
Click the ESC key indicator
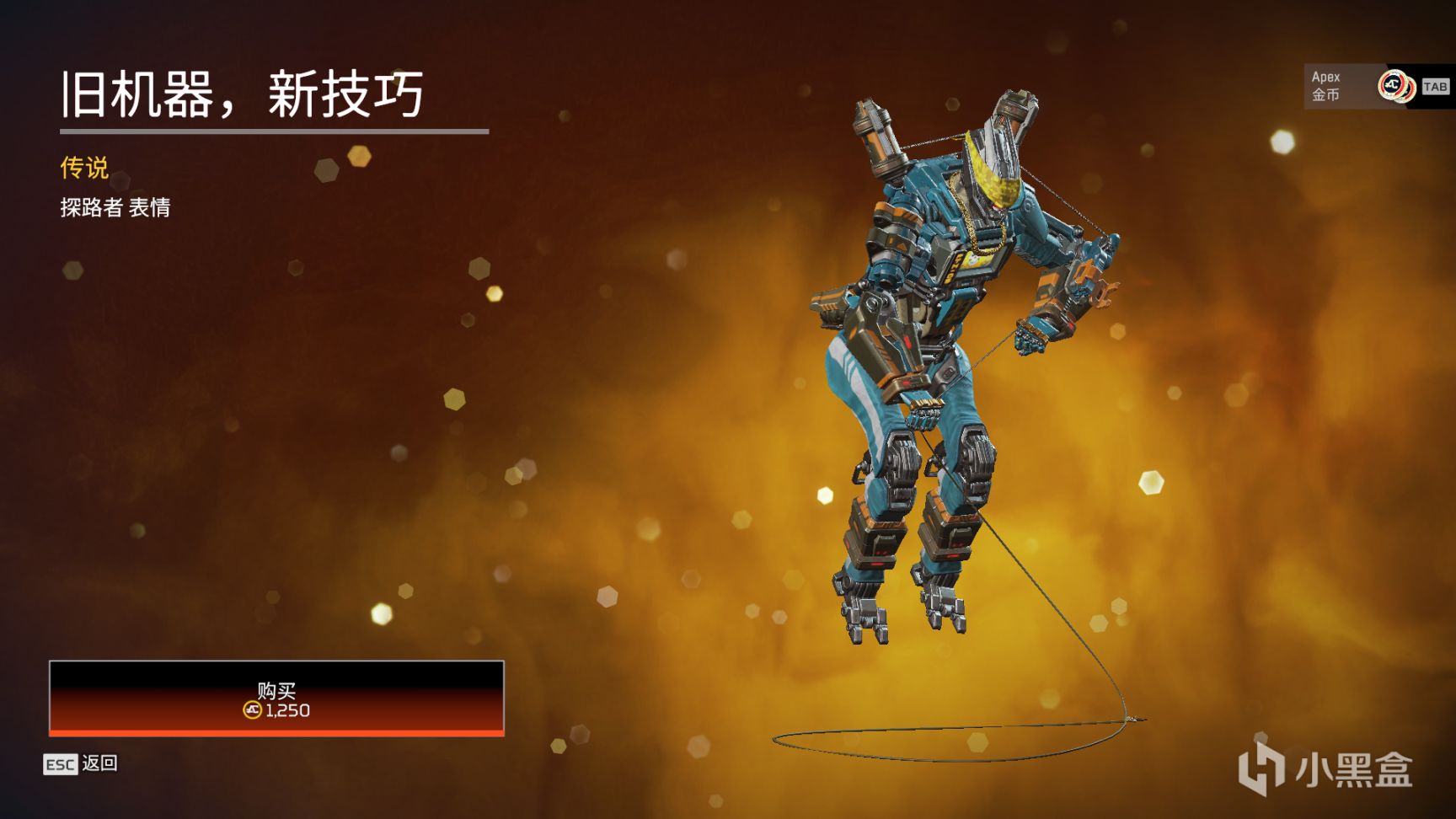click(61, 763)
